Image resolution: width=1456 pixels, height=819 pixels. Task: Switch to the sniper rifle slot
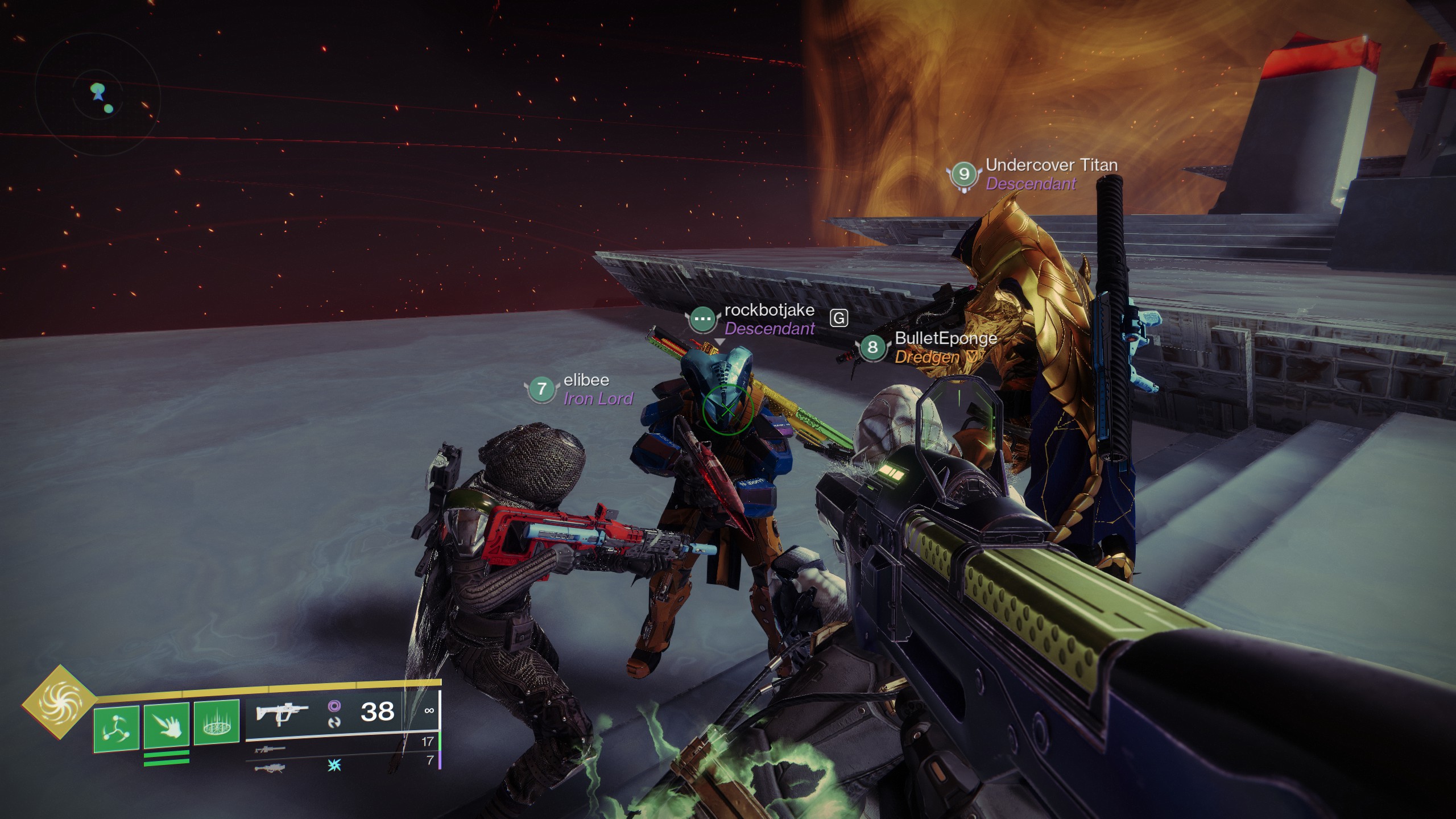(270, 749)
